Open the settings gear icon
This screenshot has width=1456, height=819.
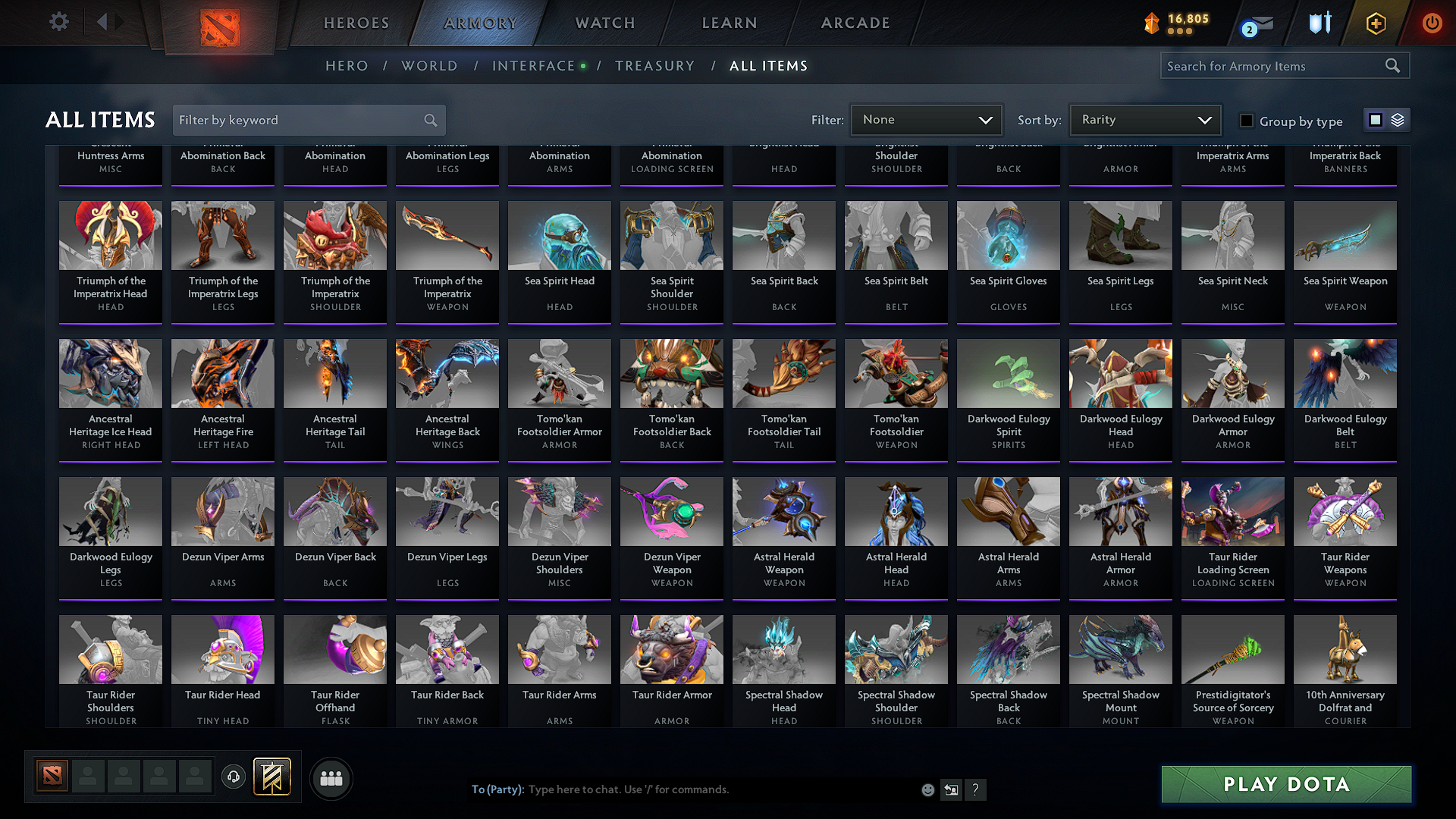pyautogui.click(x=58, y=22)
